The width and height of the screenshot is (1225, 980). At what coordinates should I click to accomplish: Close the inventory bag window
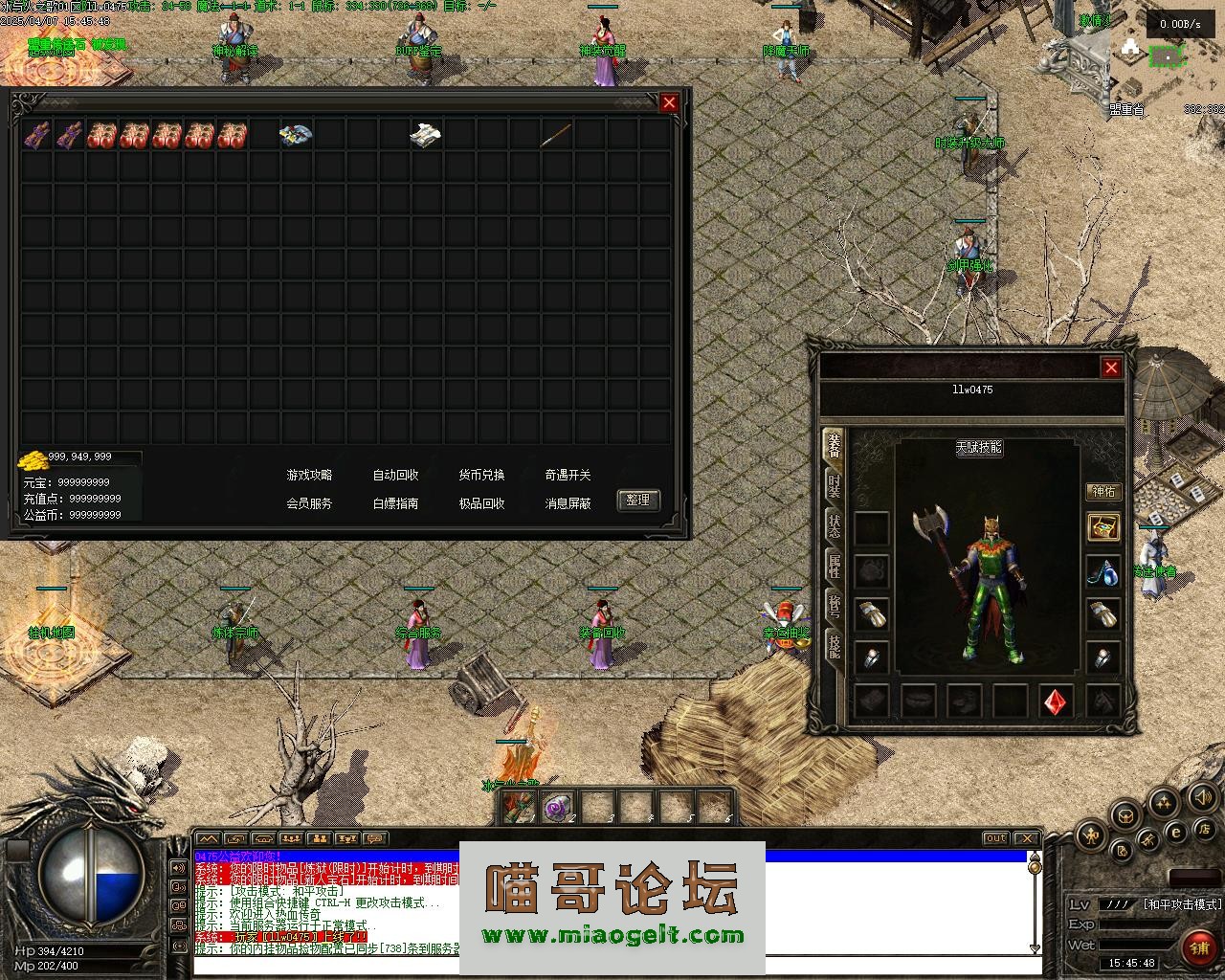coord(669,102)
